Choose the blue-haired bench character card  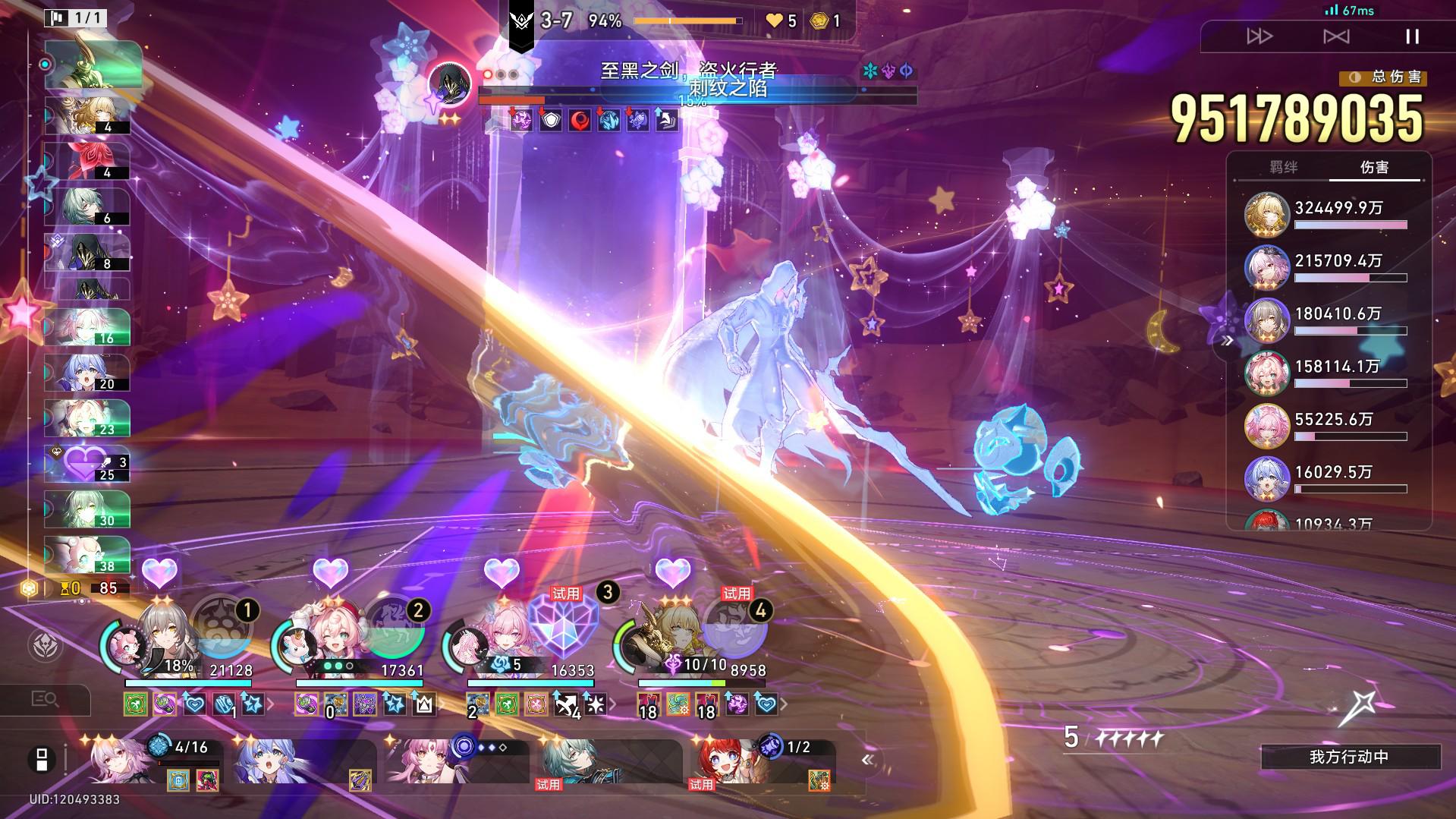click(303, 761)
